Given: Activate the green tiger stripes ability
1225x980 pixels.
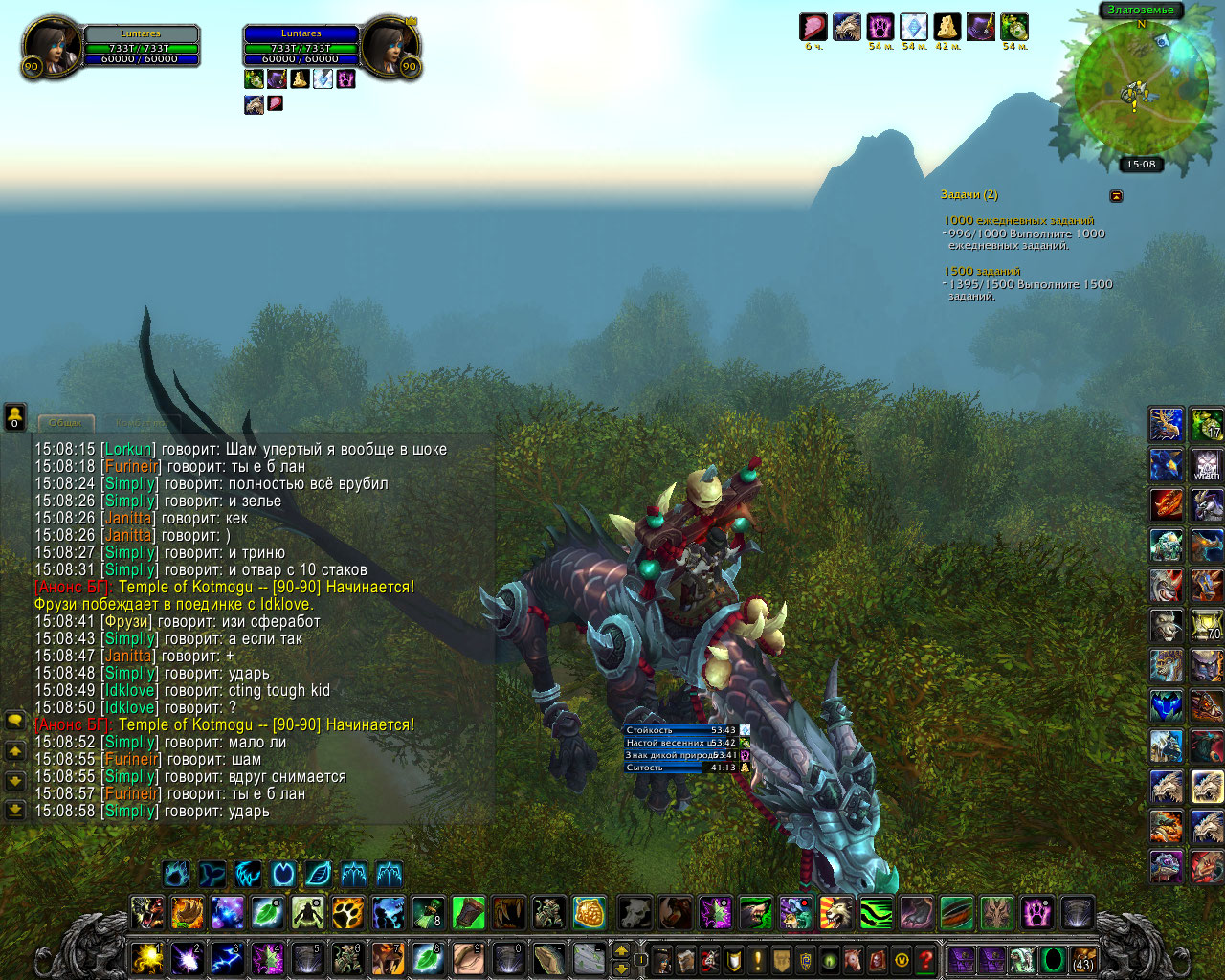Looking at the screenshot, I should [x=876, y=913].
